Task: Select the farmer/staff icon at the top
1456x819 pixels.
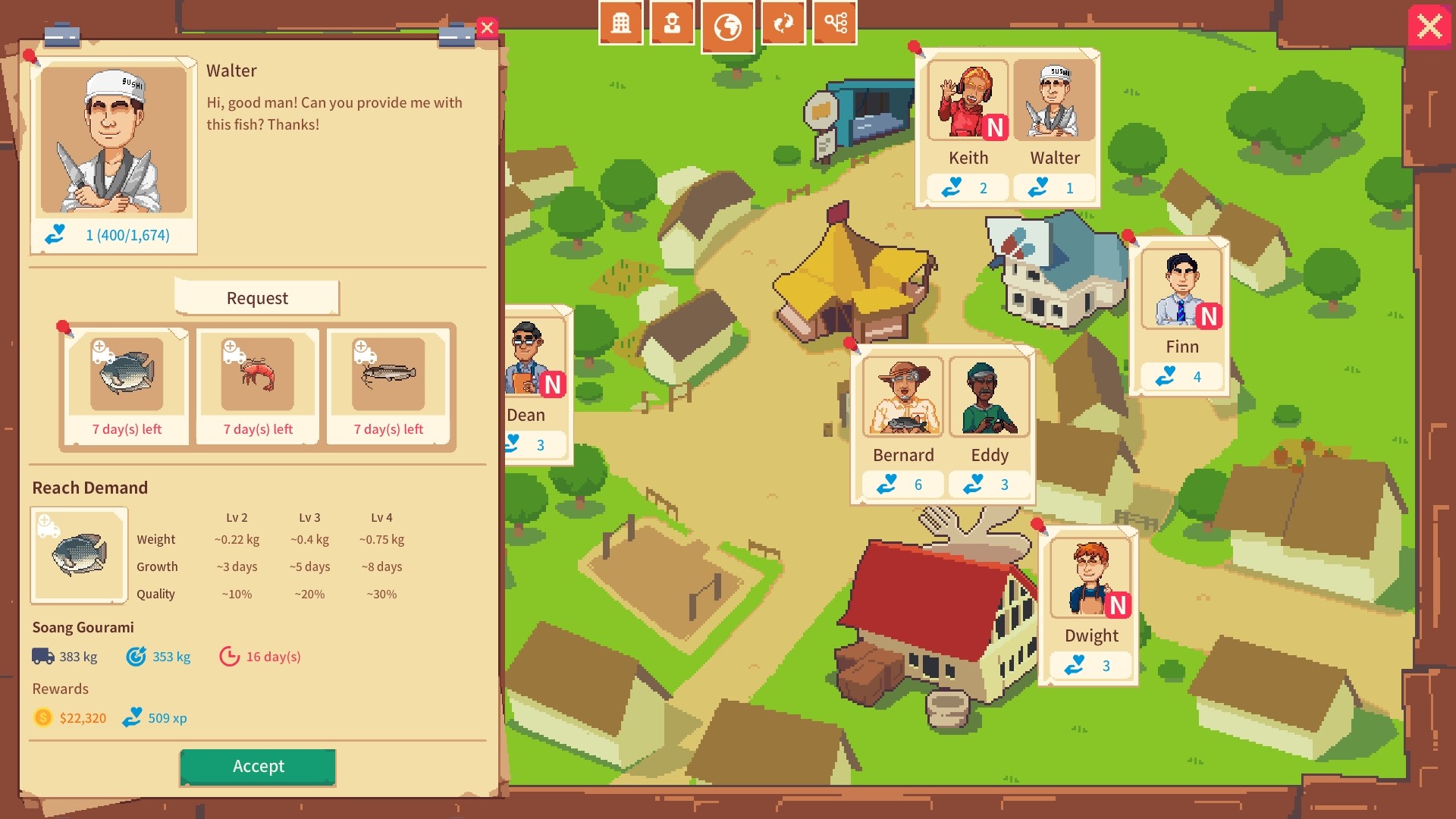Action: point(672,23)
